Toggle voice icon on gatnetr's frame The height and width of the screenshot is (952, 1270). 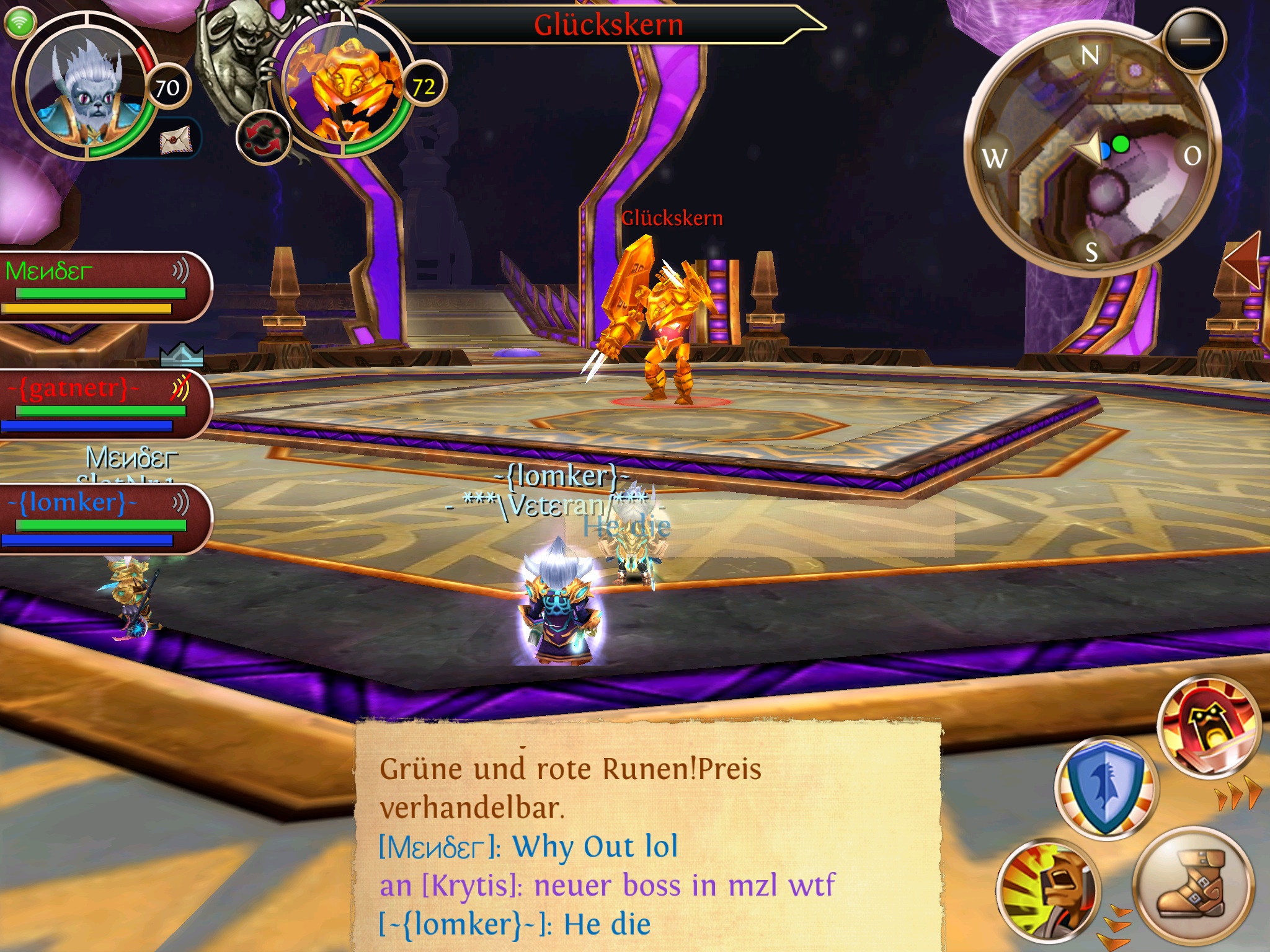pyautogui.click(x=180, y=389)
